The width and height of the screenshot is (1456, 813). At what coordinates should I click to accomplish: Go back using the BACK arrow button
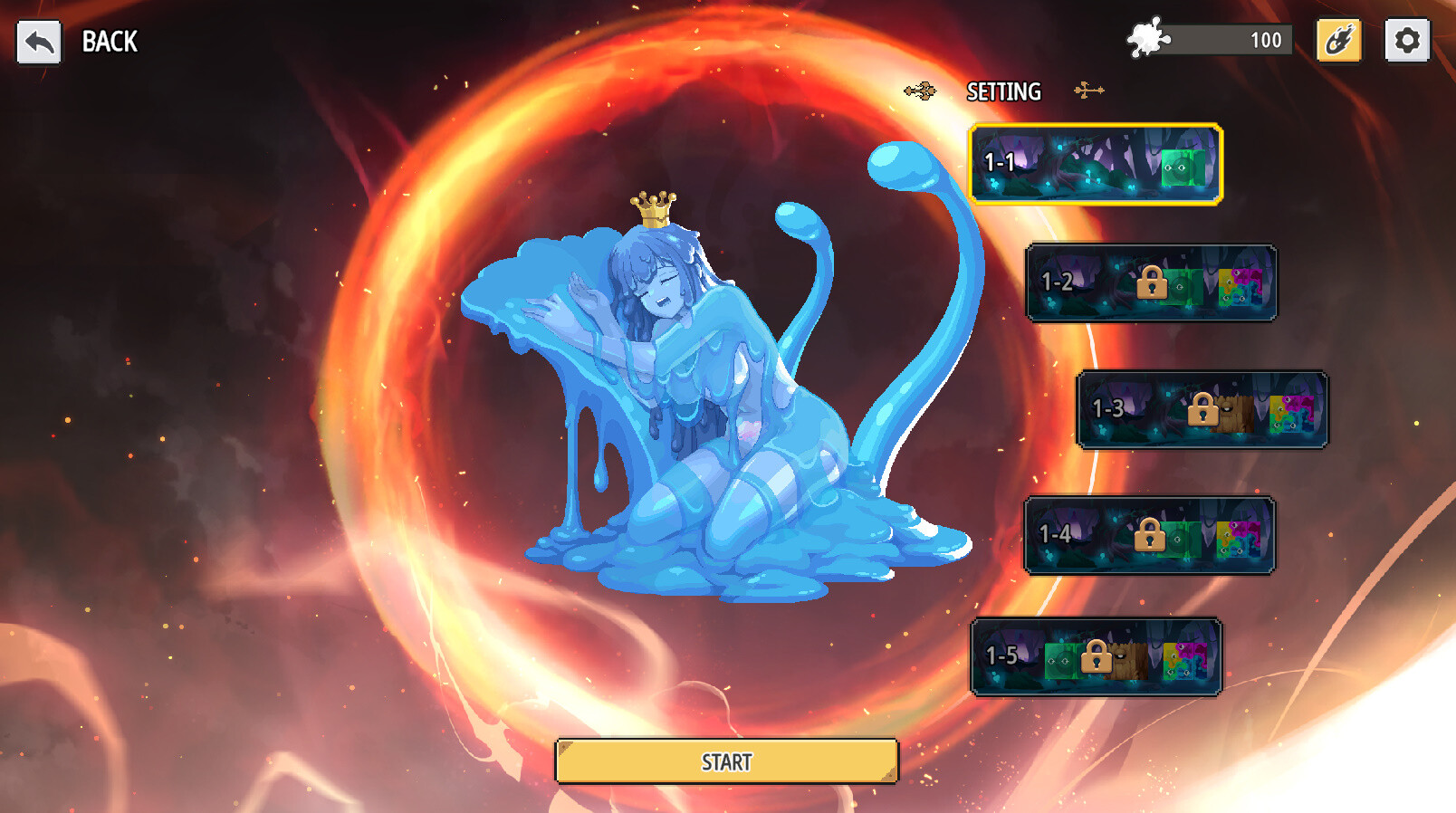[x=39, y=42]
